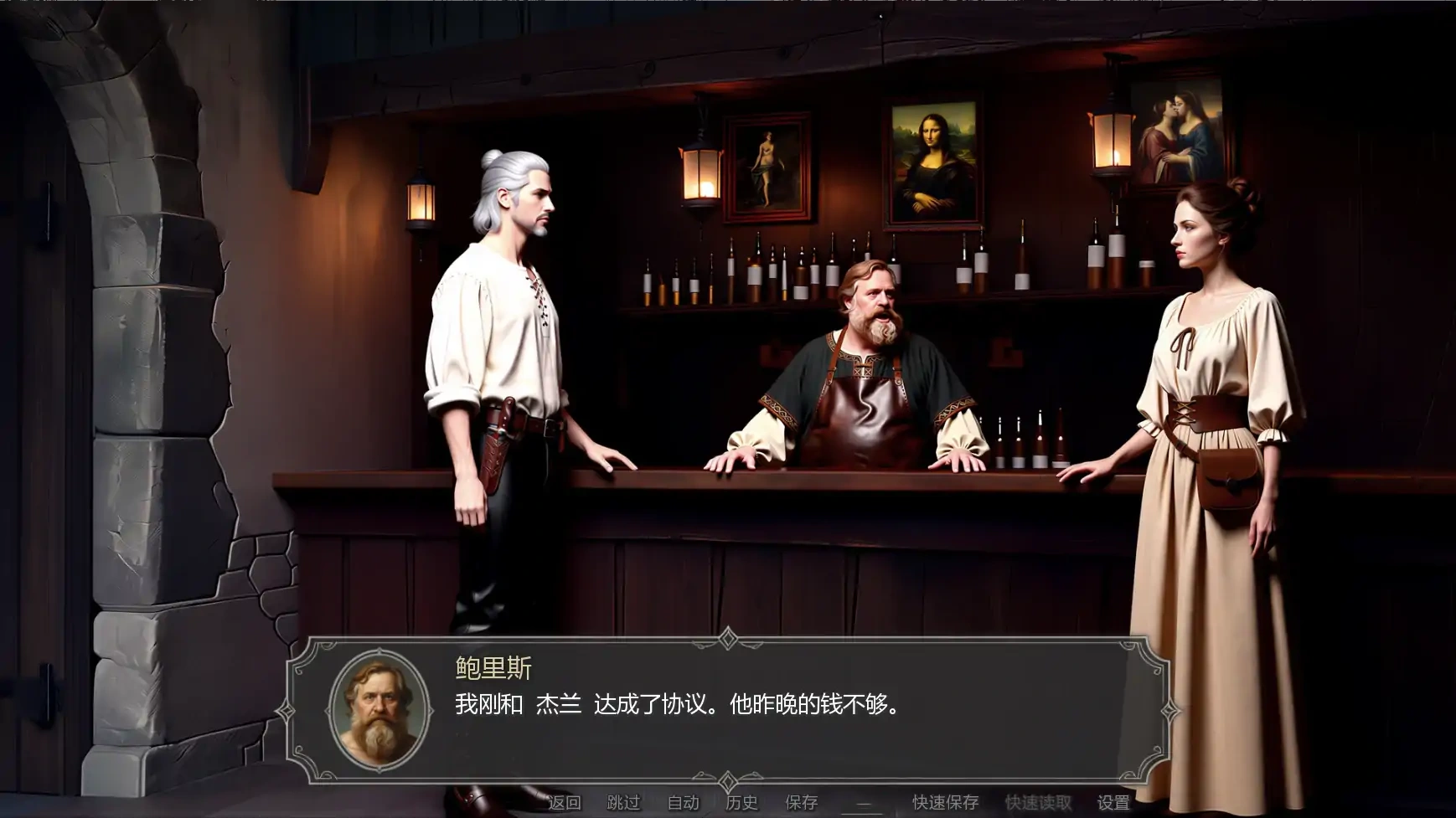This screenshot has height=818, width=1456.
Task: Open the 设置 settings screen
Action: pyautogui.click(x=1114, y=801)
